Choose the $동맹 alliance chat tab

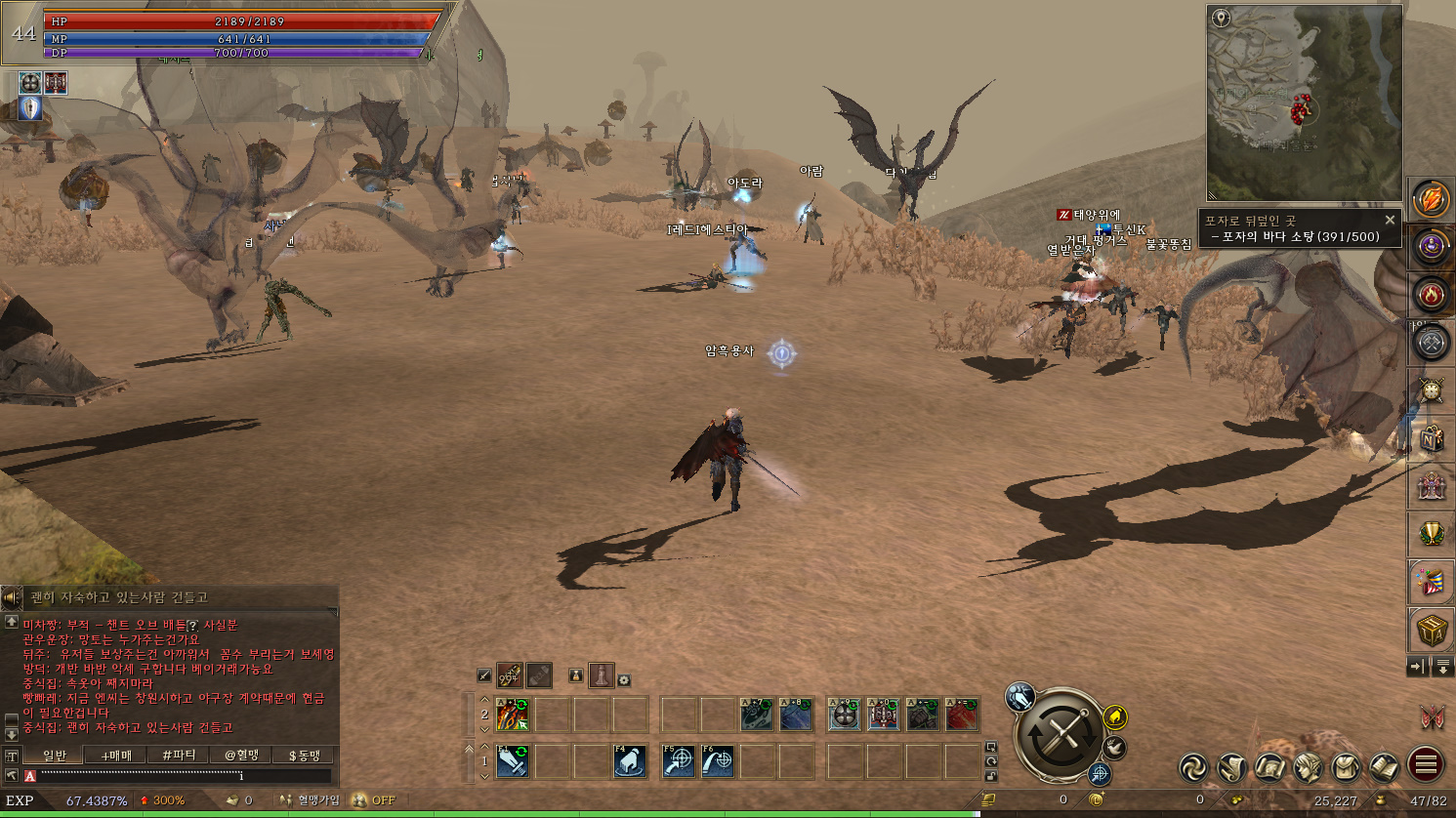304,755
